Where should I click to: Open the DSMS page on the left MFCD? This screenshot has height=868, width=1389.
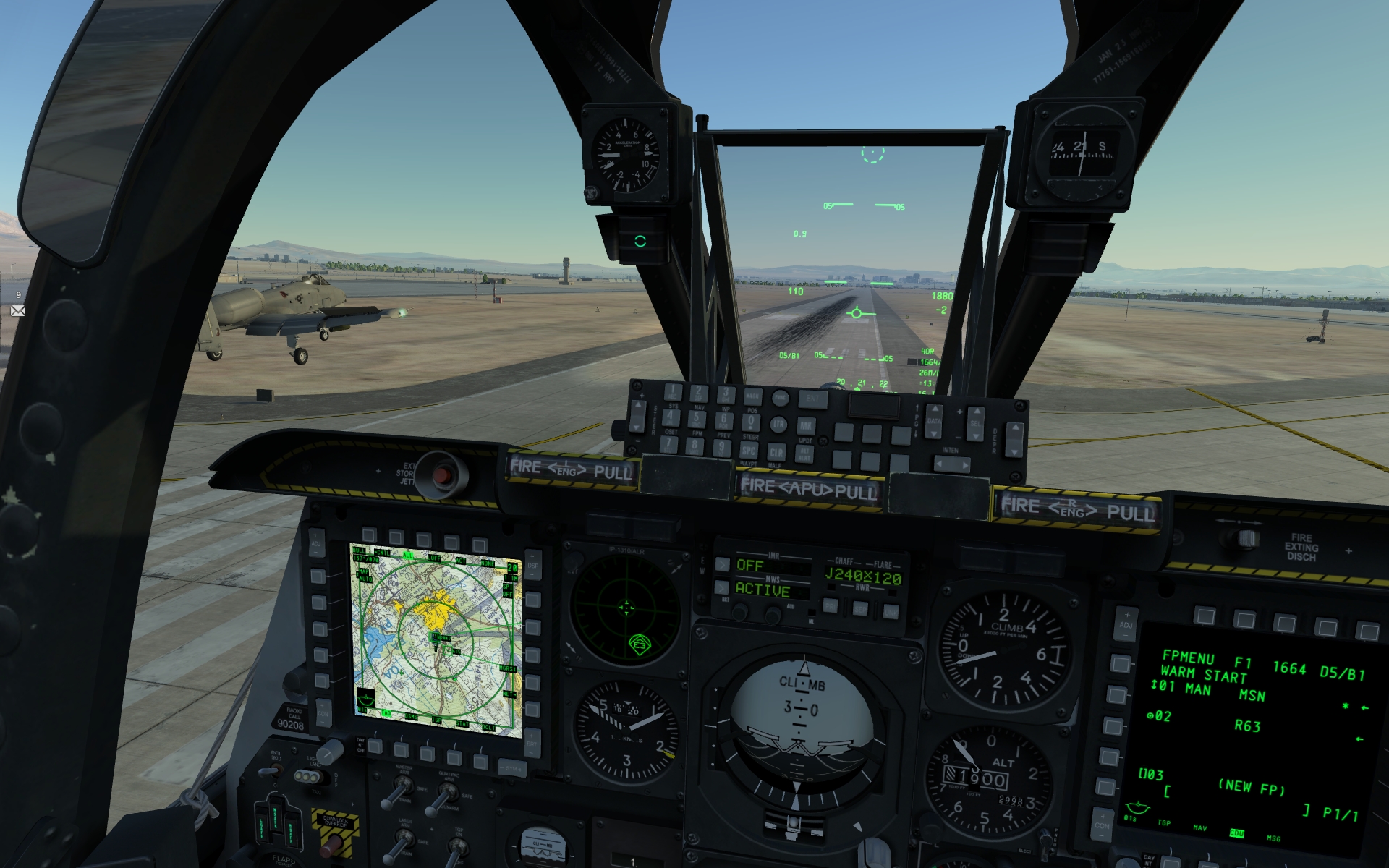402,750
